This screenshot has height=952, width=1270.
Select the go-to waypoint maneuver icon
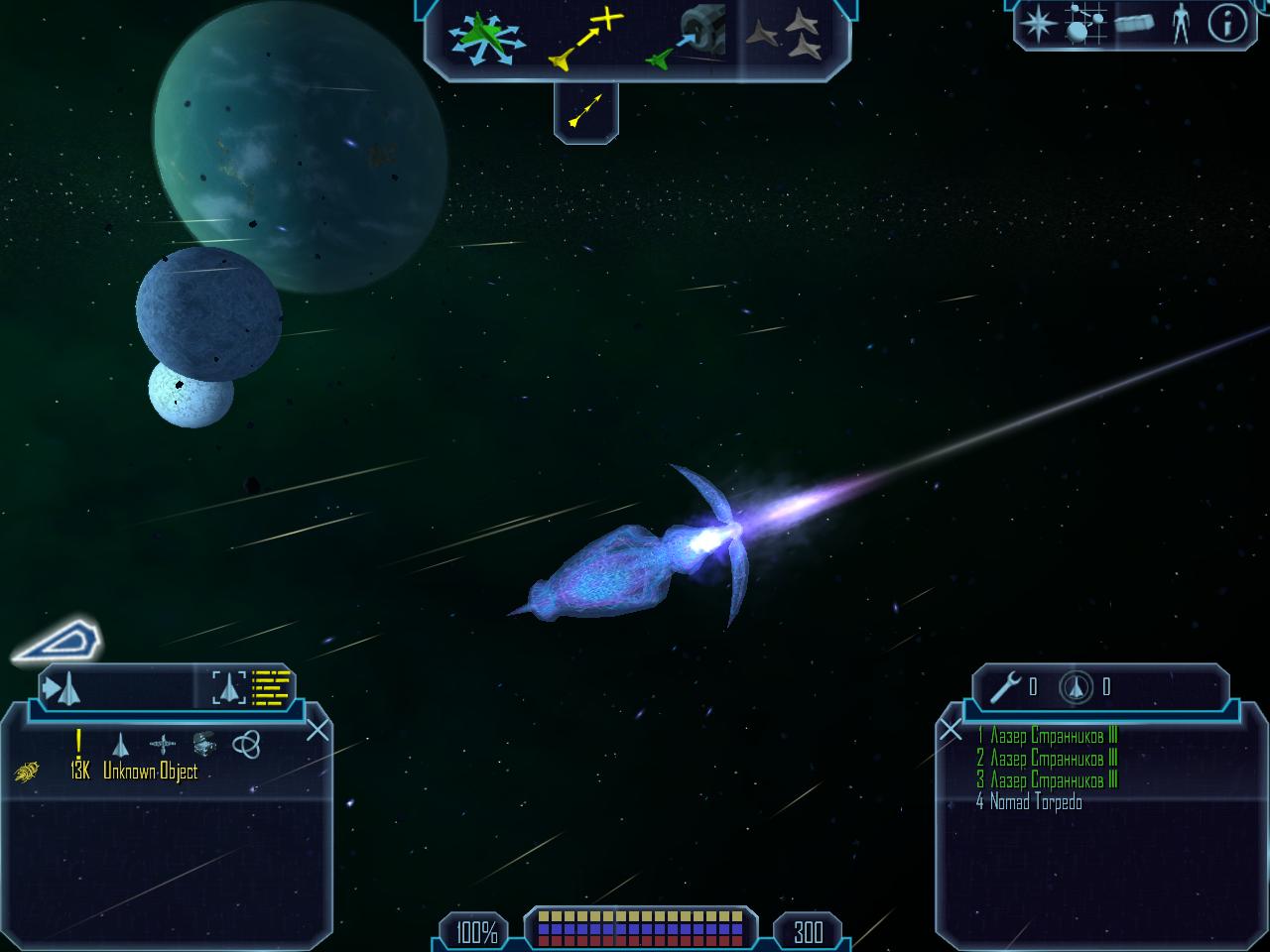click(585, 40)
